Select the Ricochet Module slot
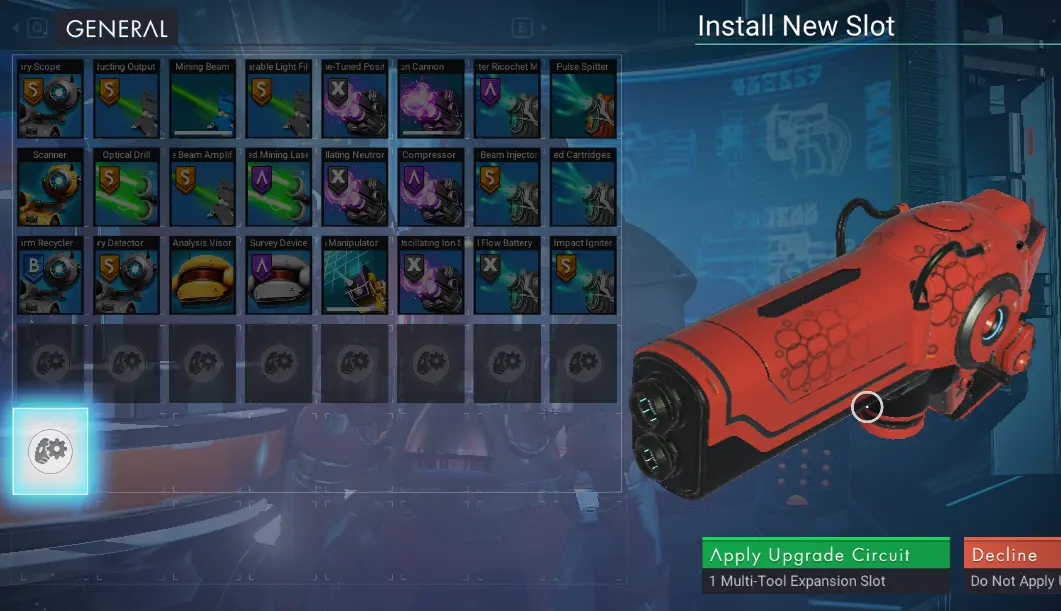The height and width of the screenshot is (611, 1061). (506, 100)
